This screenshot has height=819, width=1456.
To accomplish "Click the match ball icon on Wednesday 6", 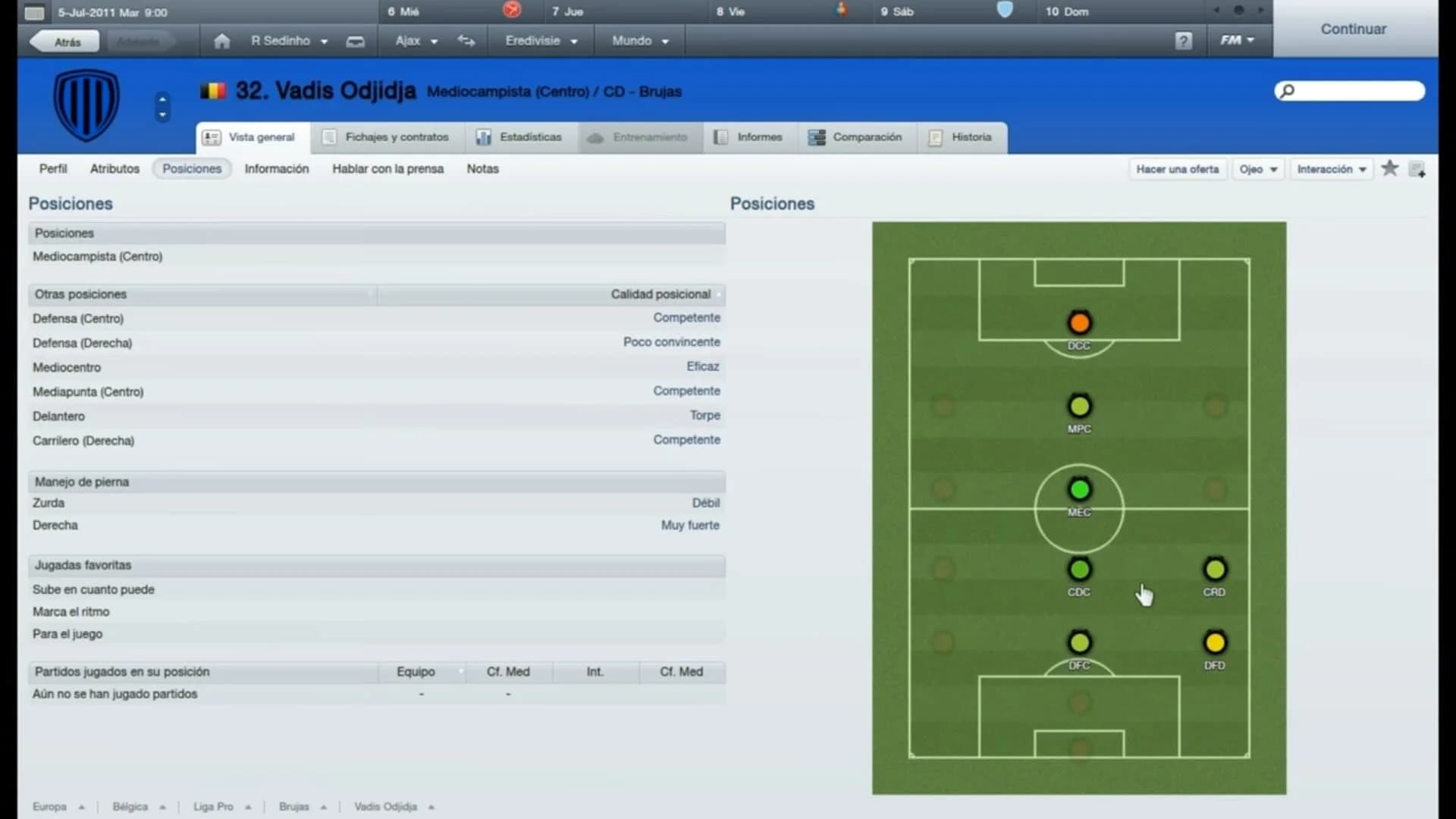I will pos(512,11).
